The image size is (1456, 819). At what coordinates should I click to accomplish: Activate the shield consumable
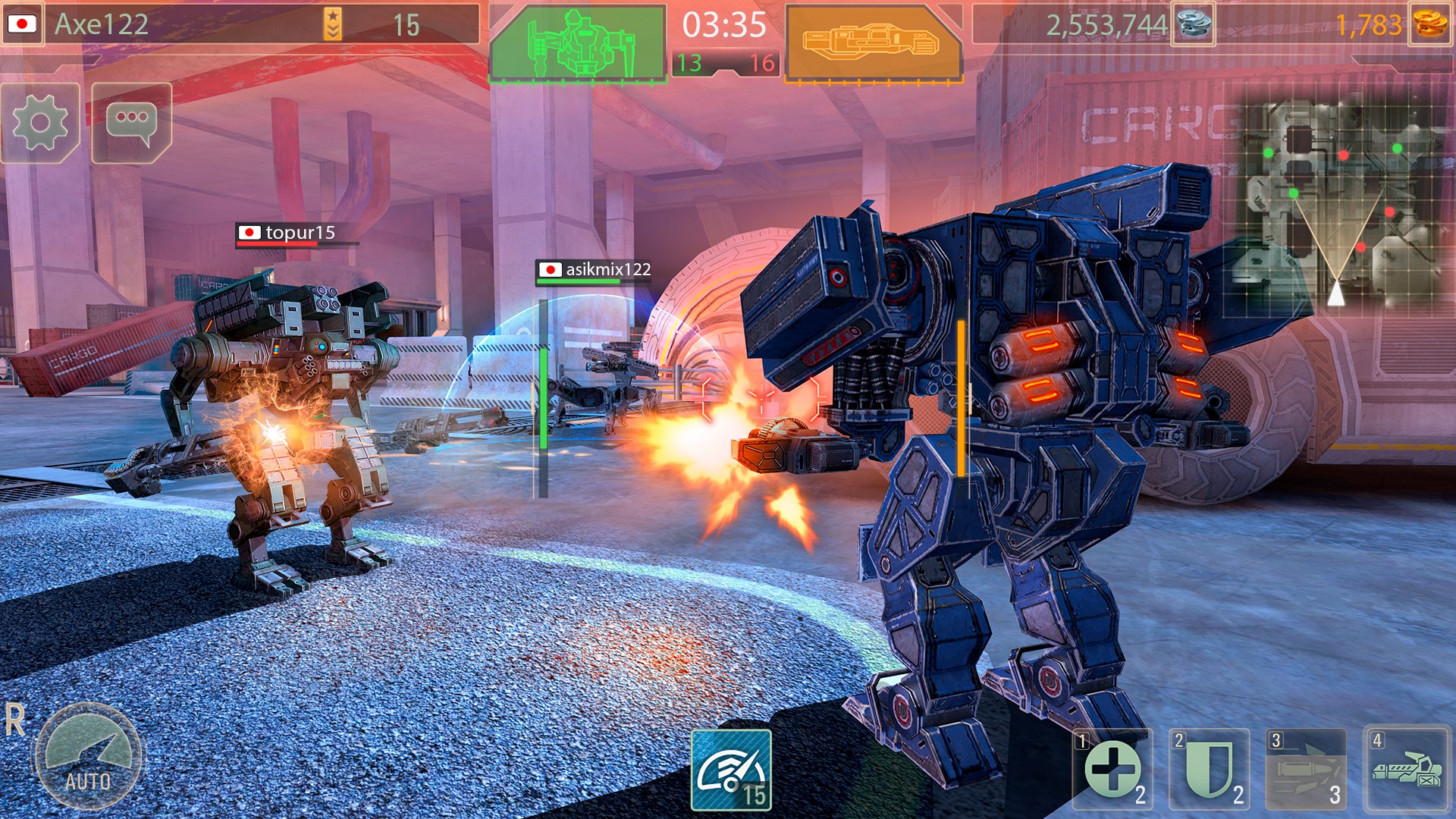[1209, 770]
